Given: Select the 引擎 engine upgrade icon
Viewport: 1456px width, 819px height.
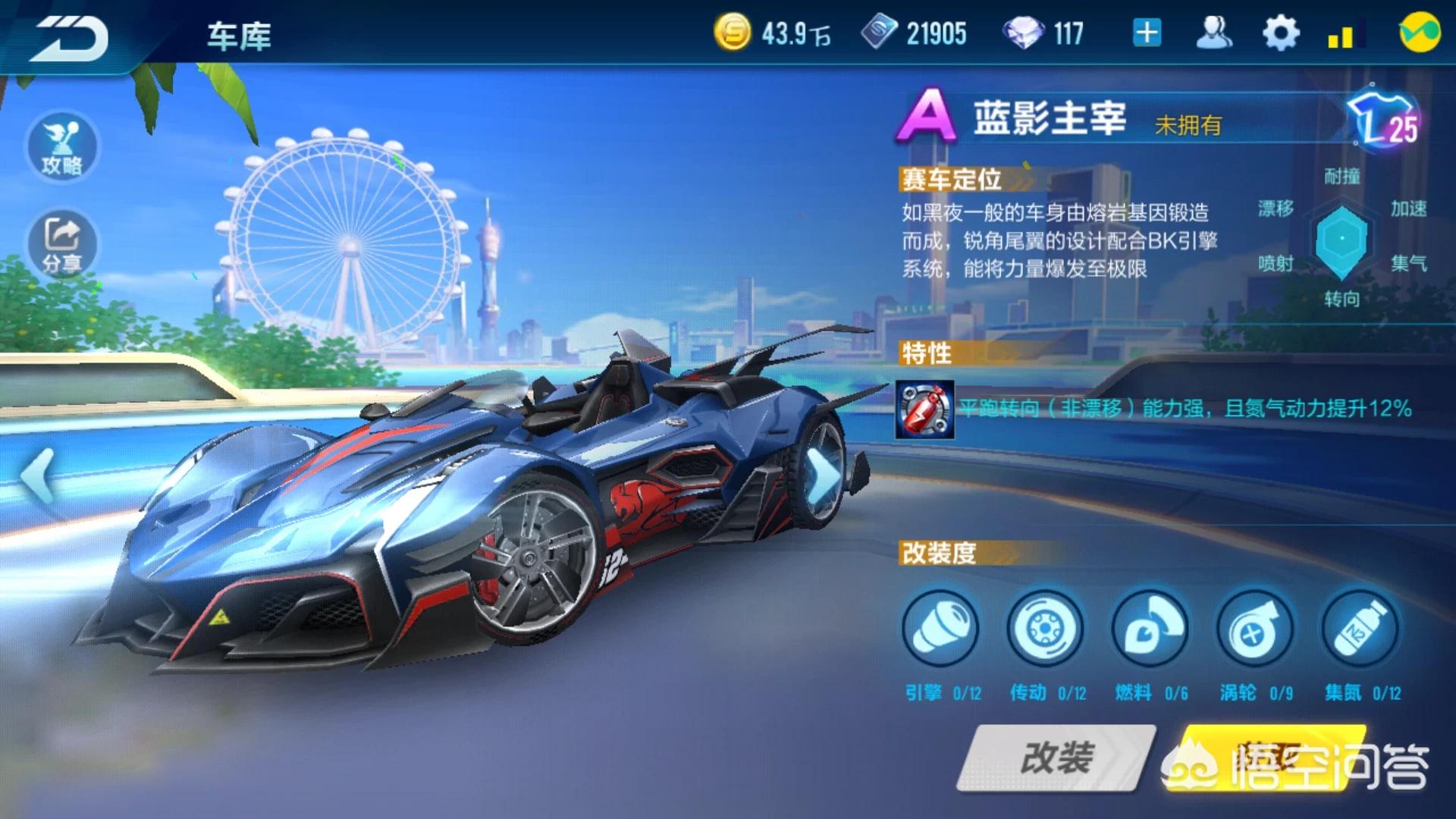Looking at the screenshot, I should tap(940, 629).
